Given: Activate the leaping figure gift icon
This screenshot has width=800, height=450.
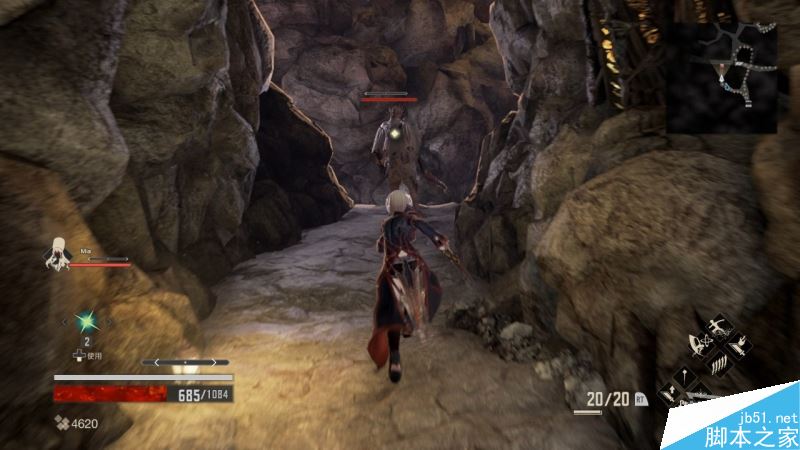Looking at the screenshot, I should point(717,327).
